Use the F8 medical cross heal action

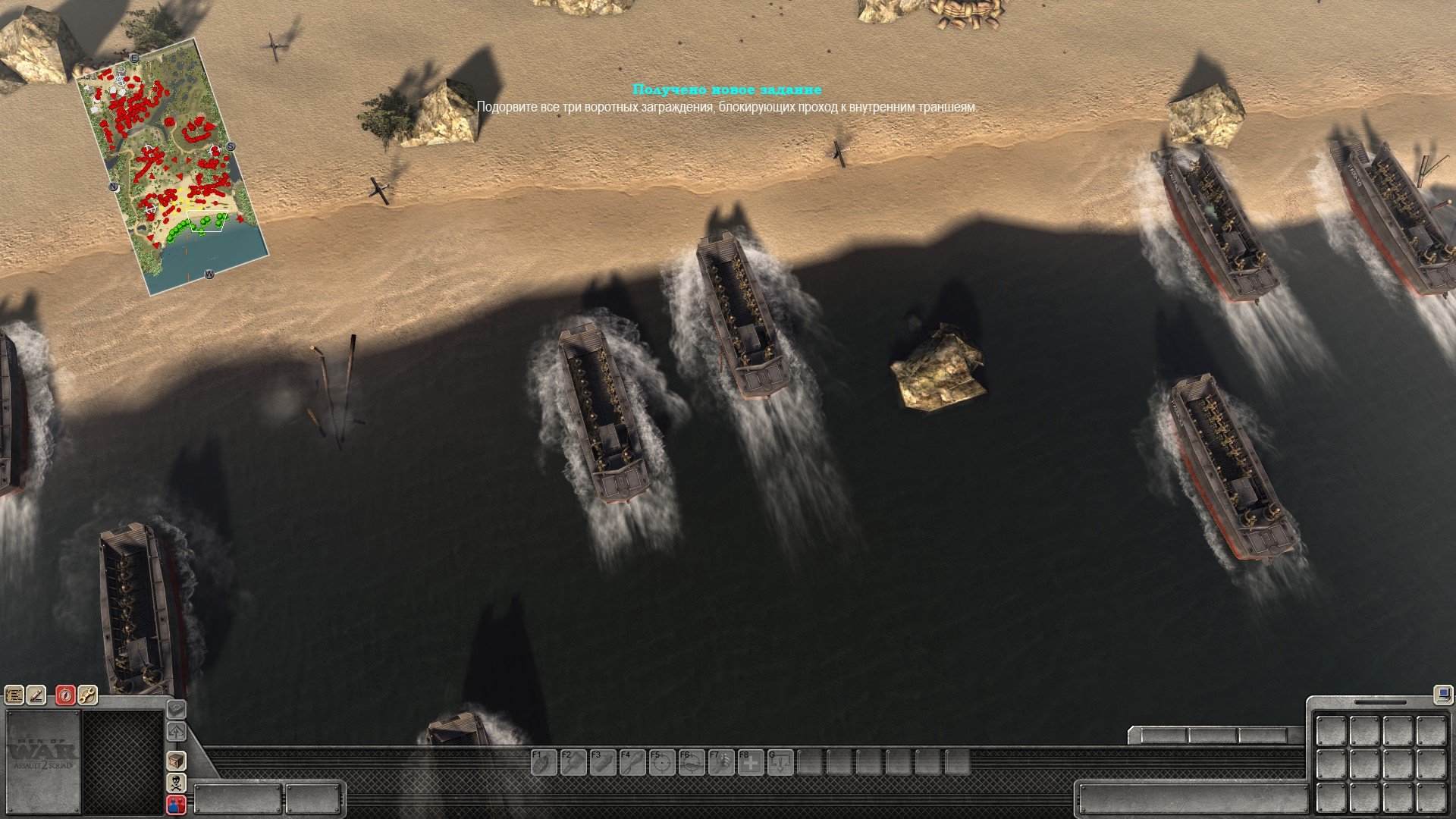click(x=750, y=762)
